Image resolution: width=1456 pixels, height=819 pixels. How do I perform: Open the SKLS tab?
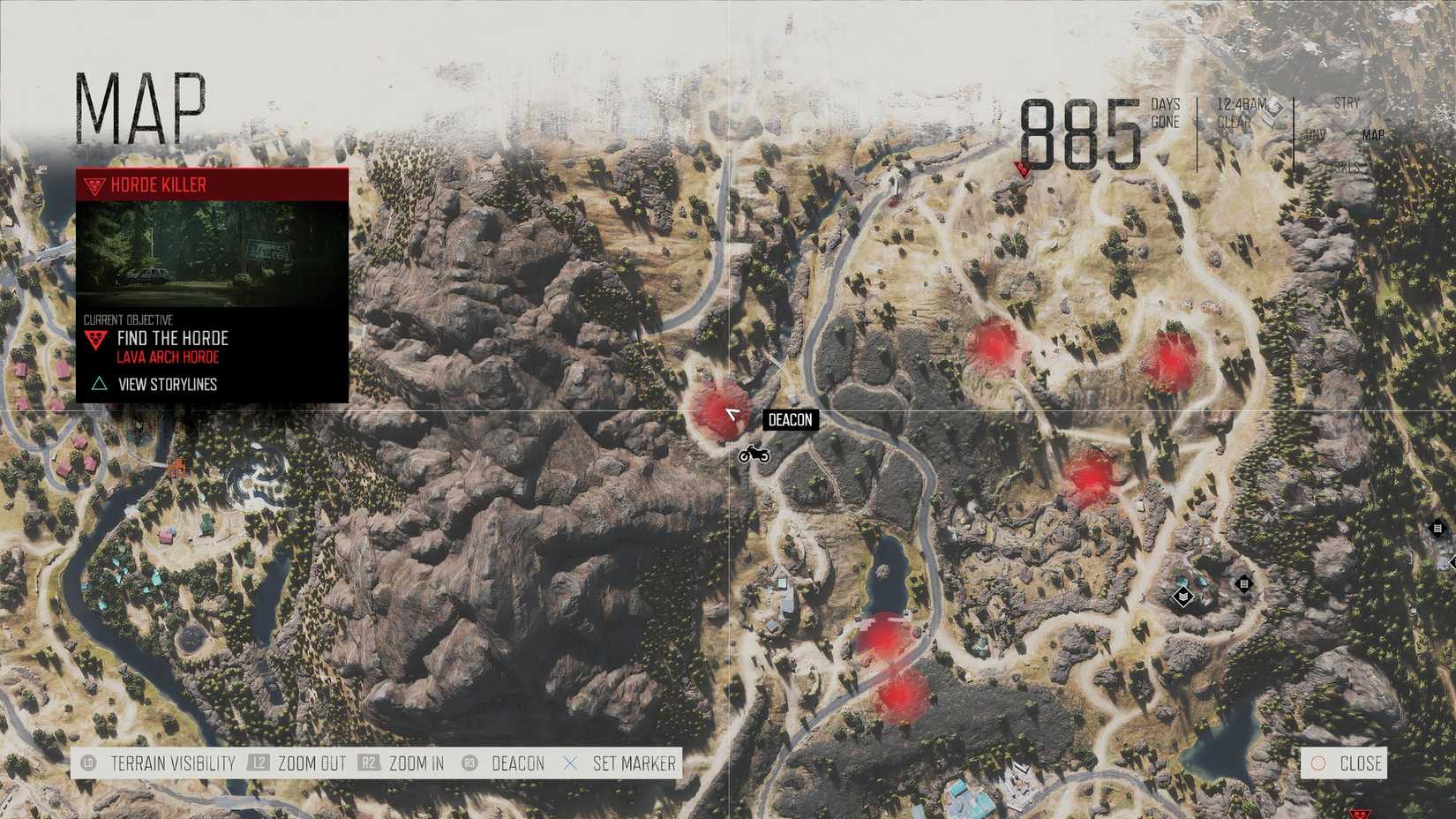tap(1347, 166)
